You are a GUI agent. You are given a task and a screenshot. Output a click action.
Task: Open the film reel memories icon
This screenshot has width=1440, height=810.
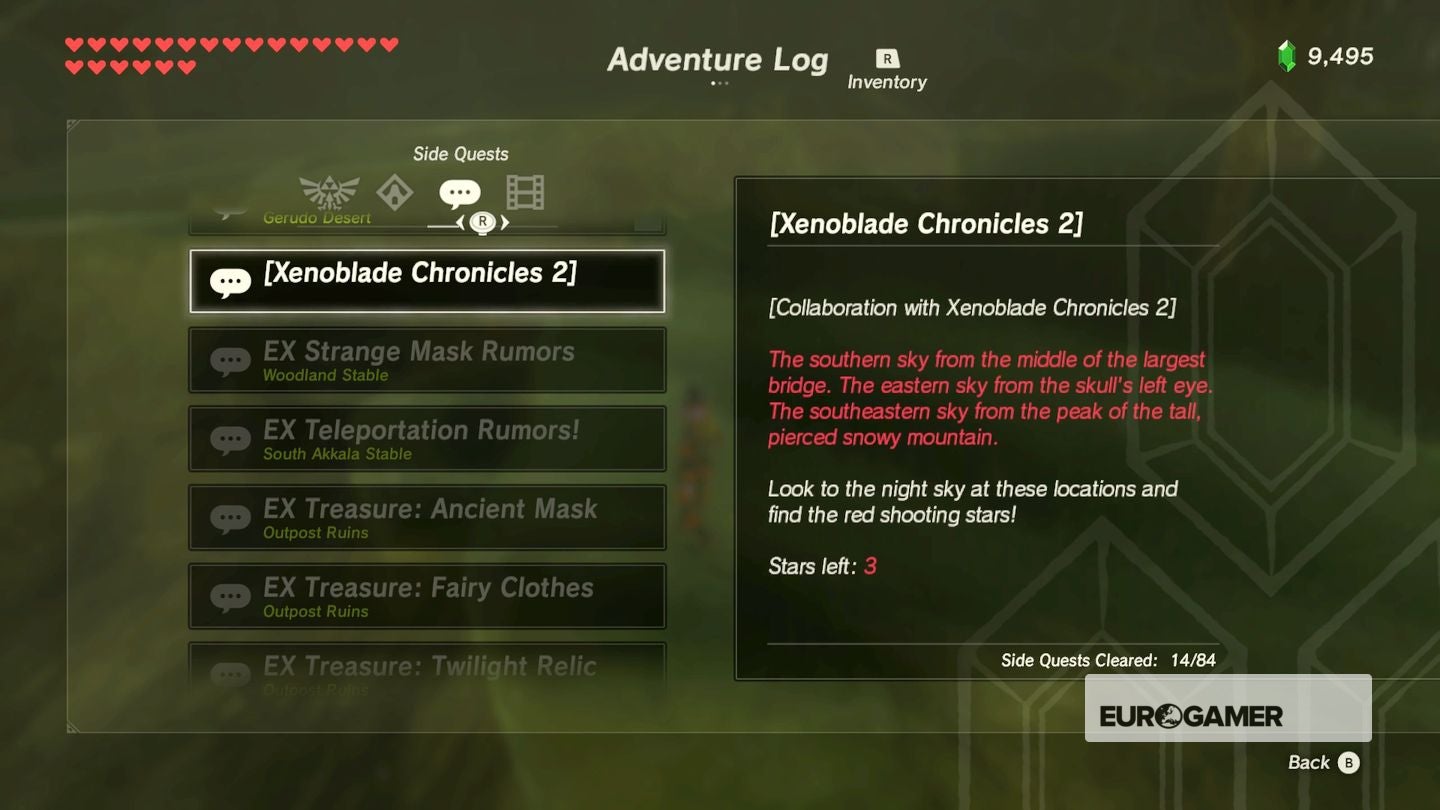524,190
